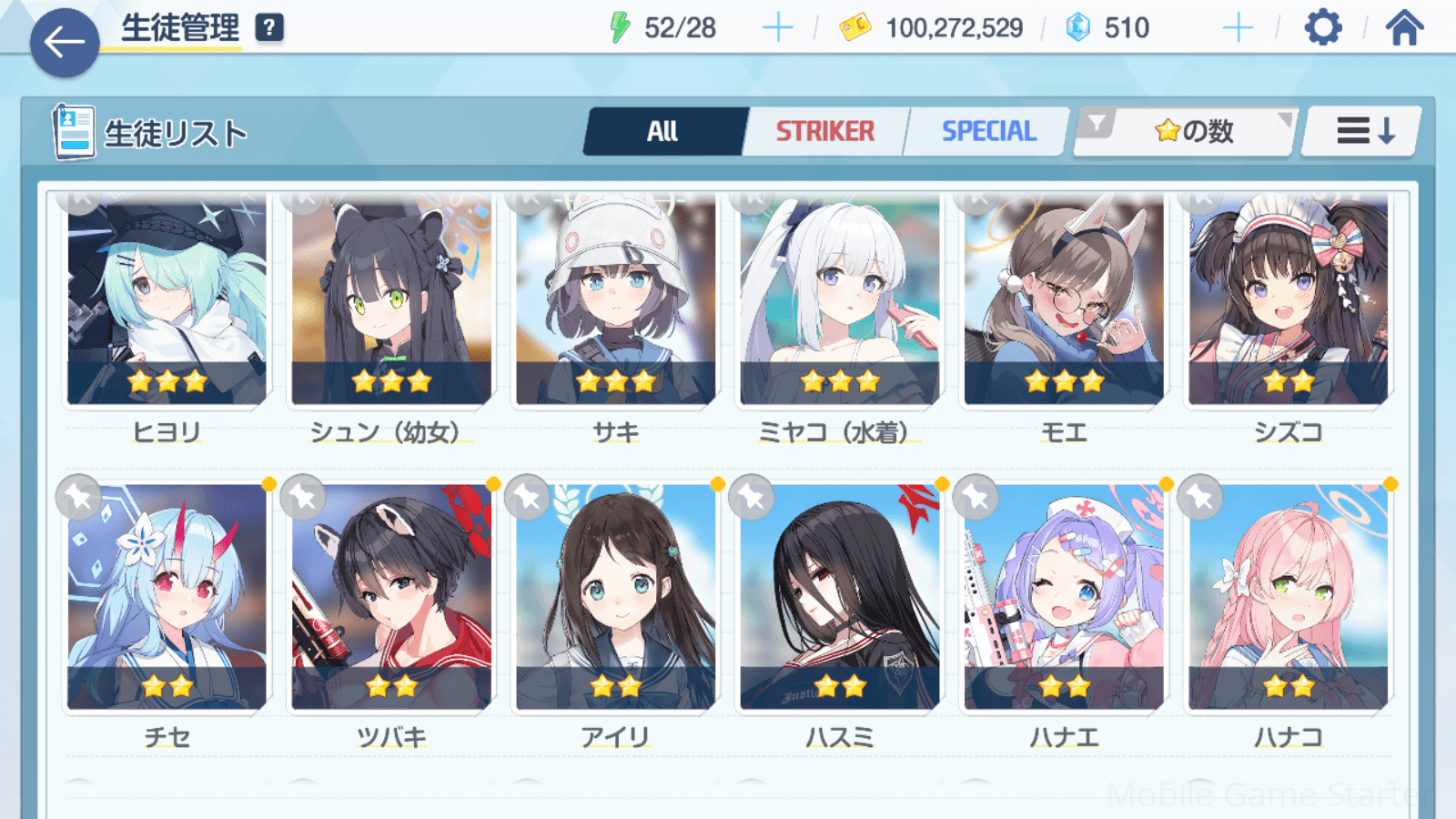
Task: Select student チセ
Action: coord(167,597)
